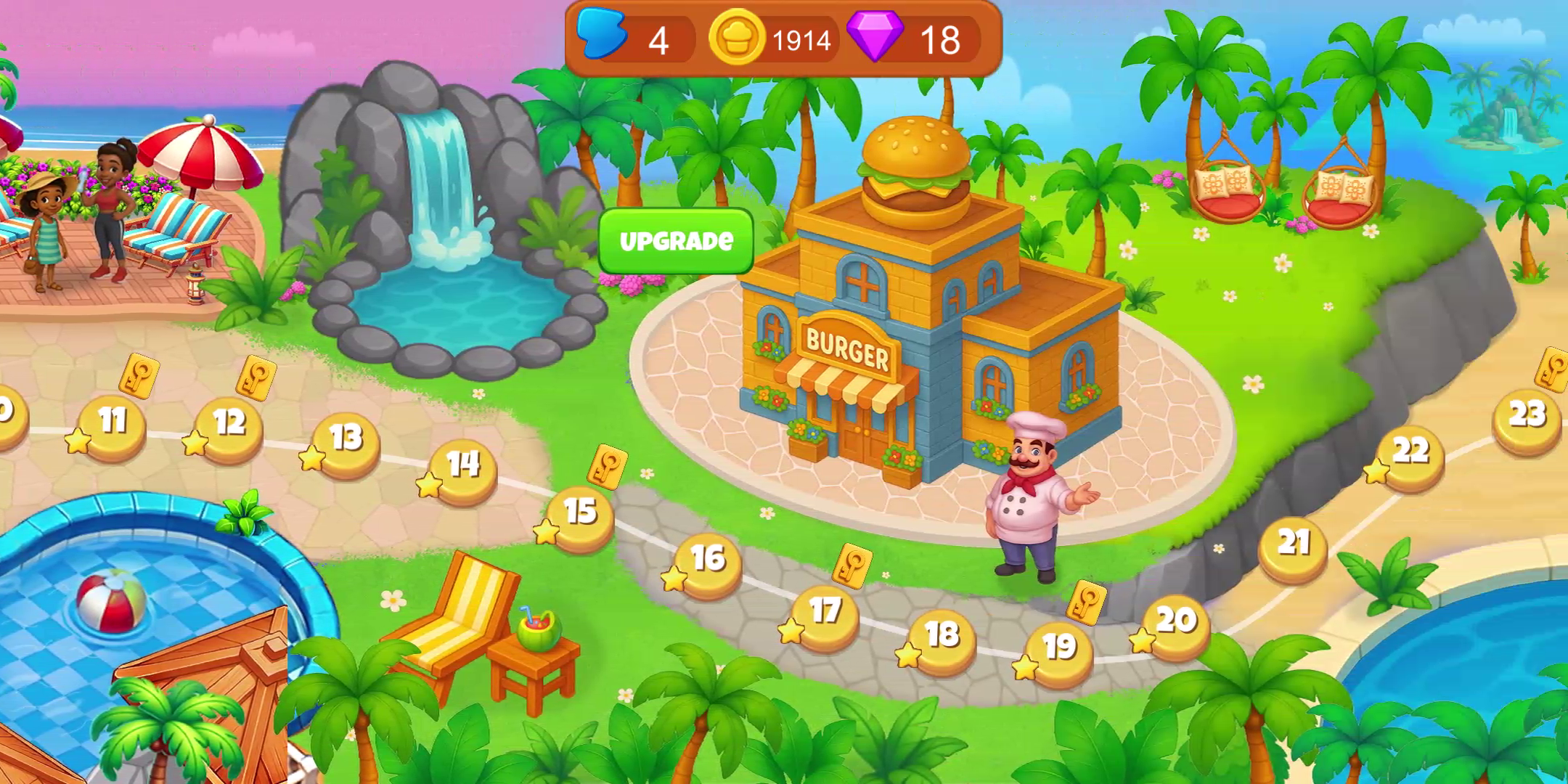
Task: Click the green UPGRADE button
Action: click(676, 241)
